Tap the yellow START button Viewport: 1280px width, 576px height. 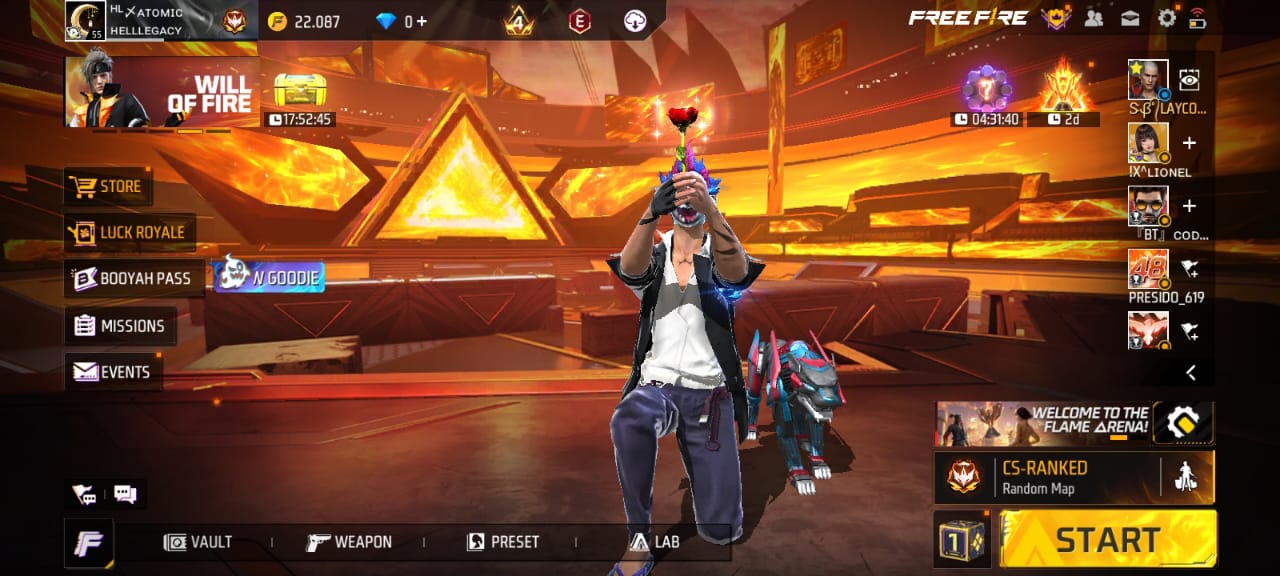[1108, 539]
